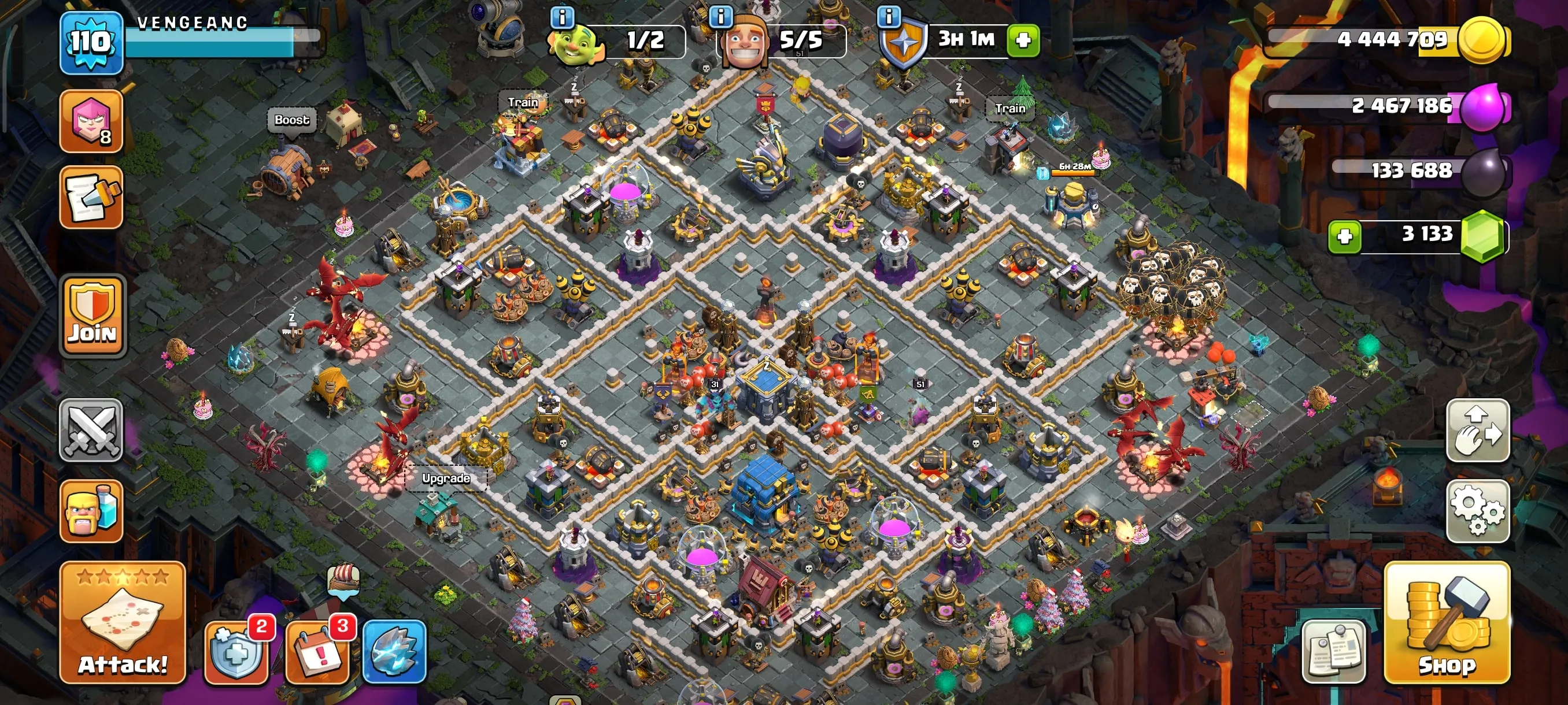Tap the left Train label above the barracks
The width and height of the screenshot is (1568, 705).
coord(525,102)
